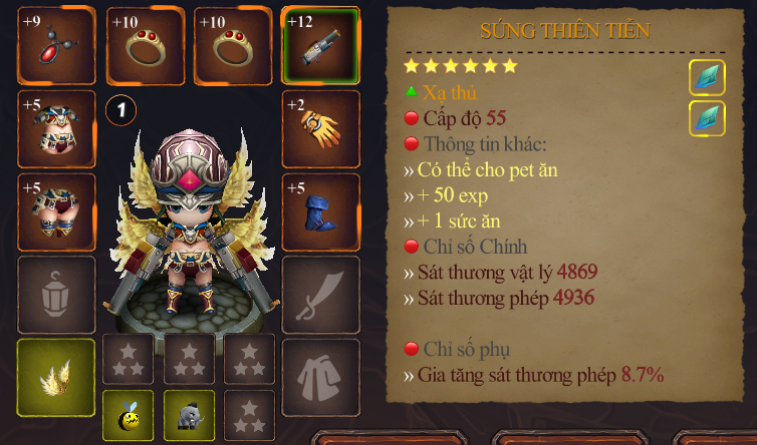Select the gray elephant pet slot

pyautogui.click(x=189, y=414)
